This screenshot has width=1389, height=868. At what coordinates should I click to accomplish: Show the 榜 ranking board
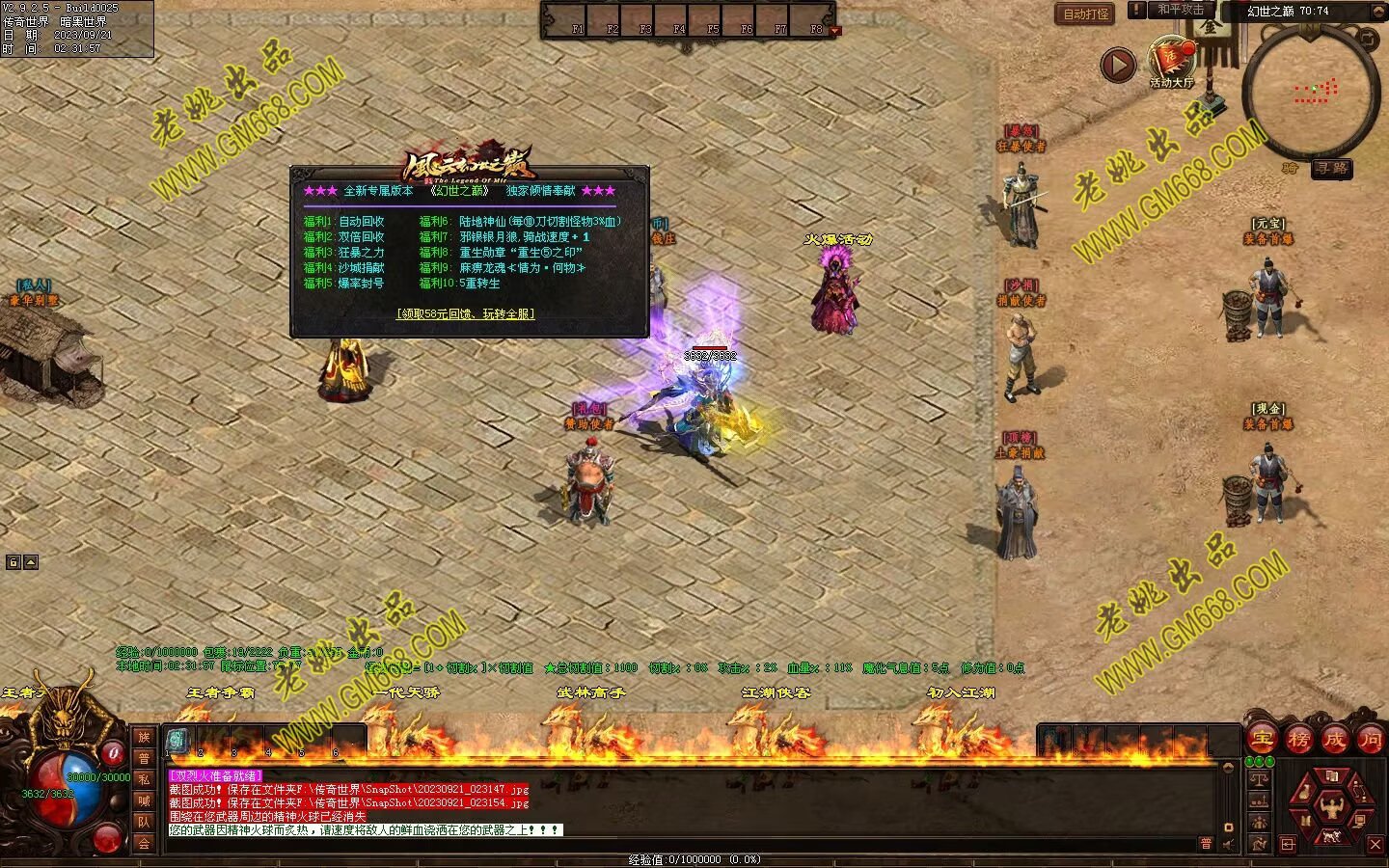click(1298, 740)
